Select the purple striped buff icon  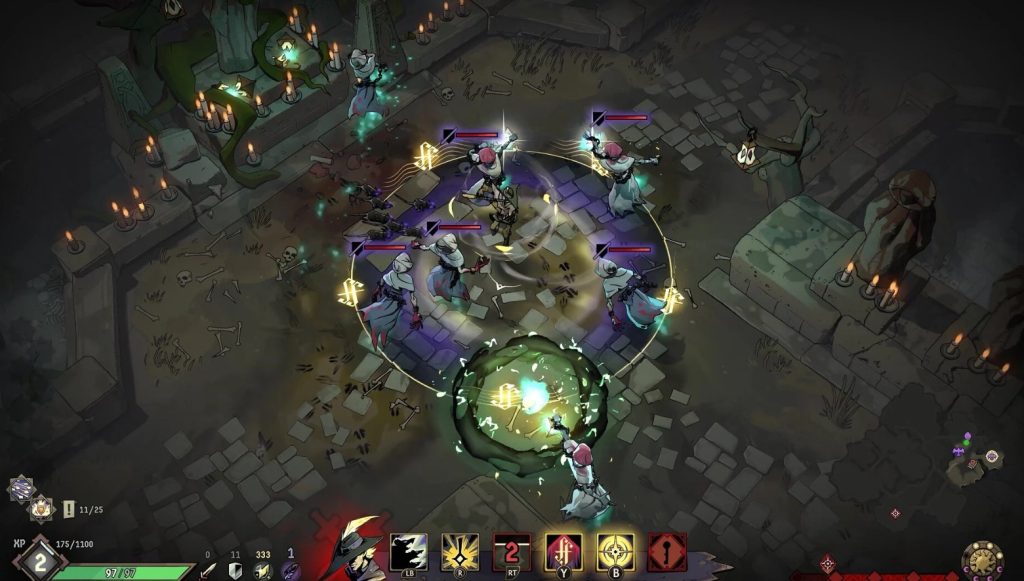pos(21,488)
